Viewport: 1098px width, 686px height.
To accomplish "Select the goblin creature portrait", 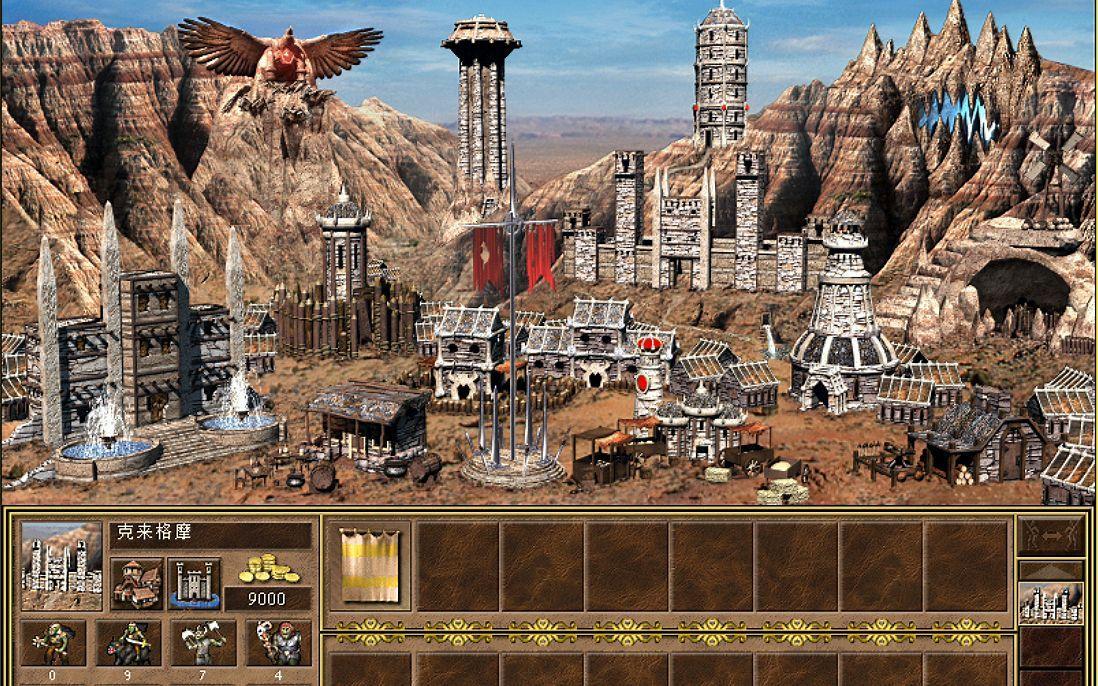I will click(52, 643).
